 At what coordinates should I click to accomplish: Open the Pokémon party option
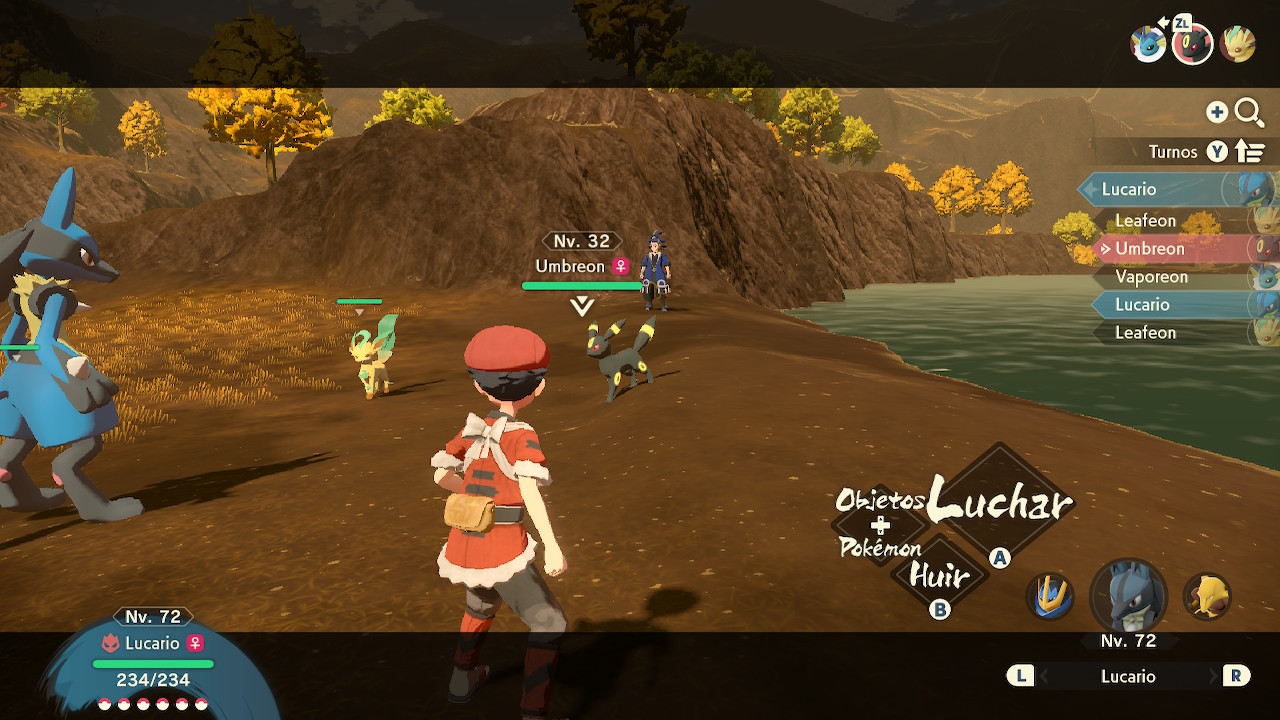click(x=880, y=548)
